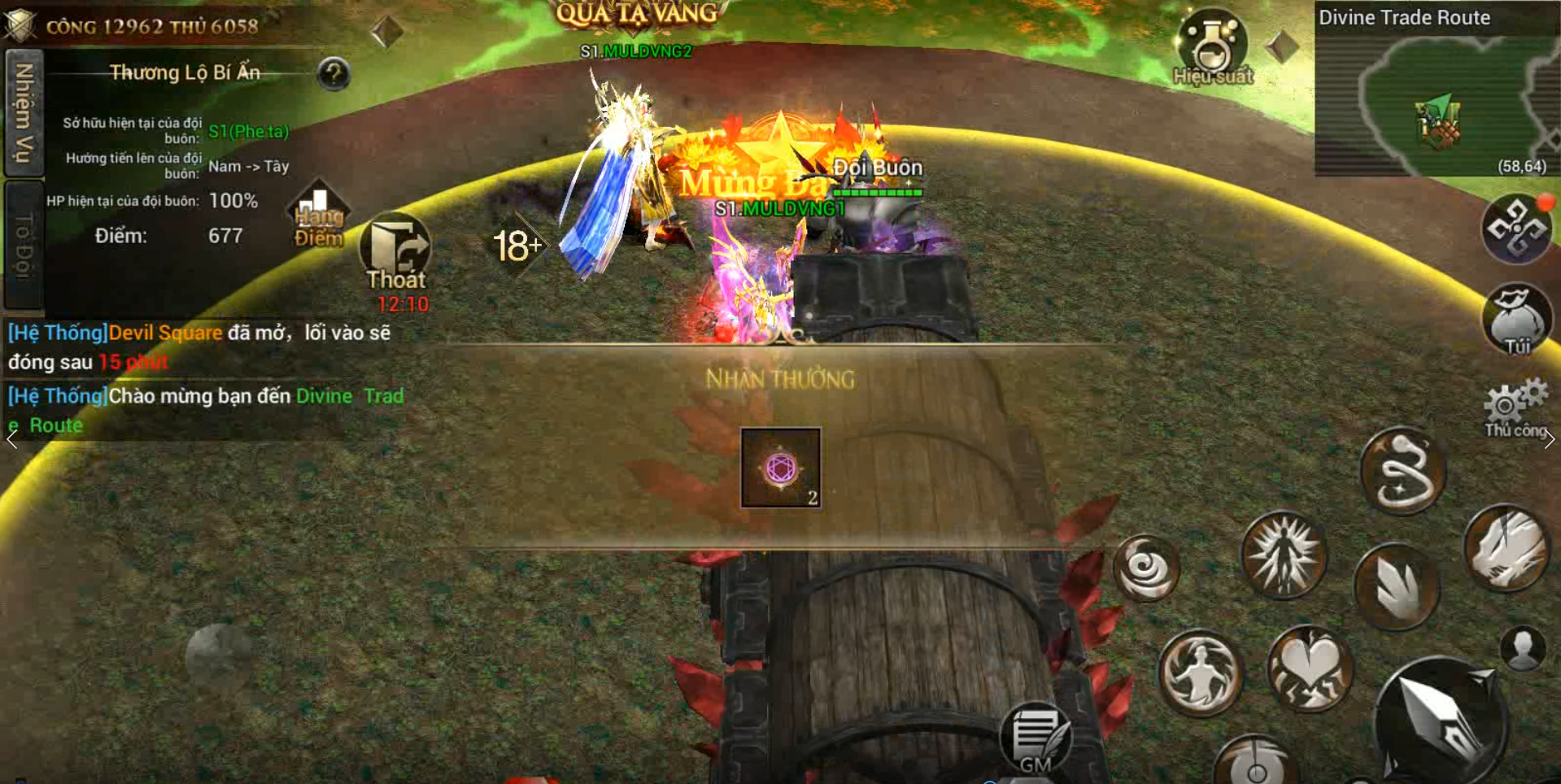Switch to the Tổ Đội team tab
Viewport: 1561px width, 784px height.
tap(24, 245)
